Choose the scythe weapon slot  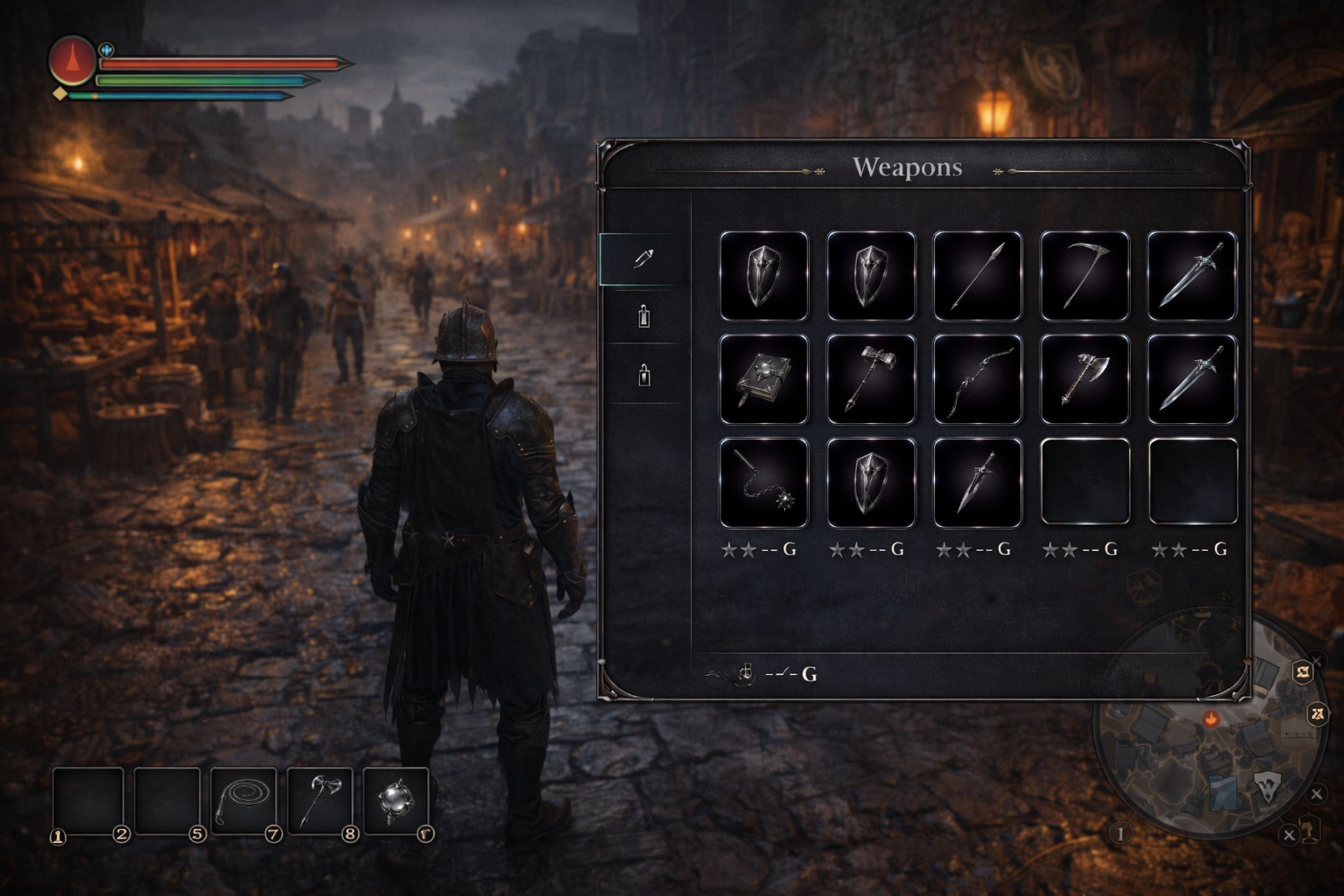[x=1084, y=276]
